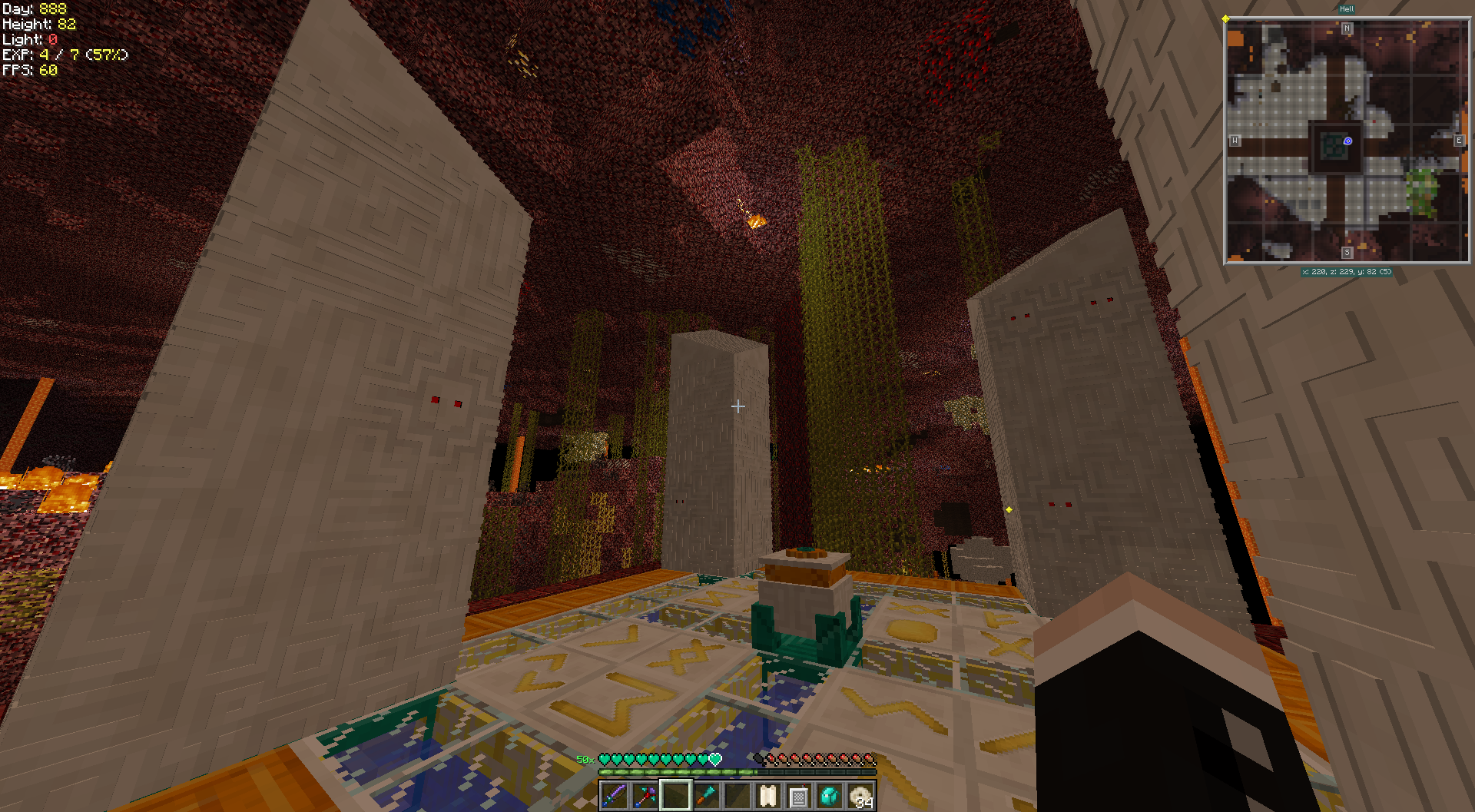Select the paper scroll hotbar slot

click(767, 796)
